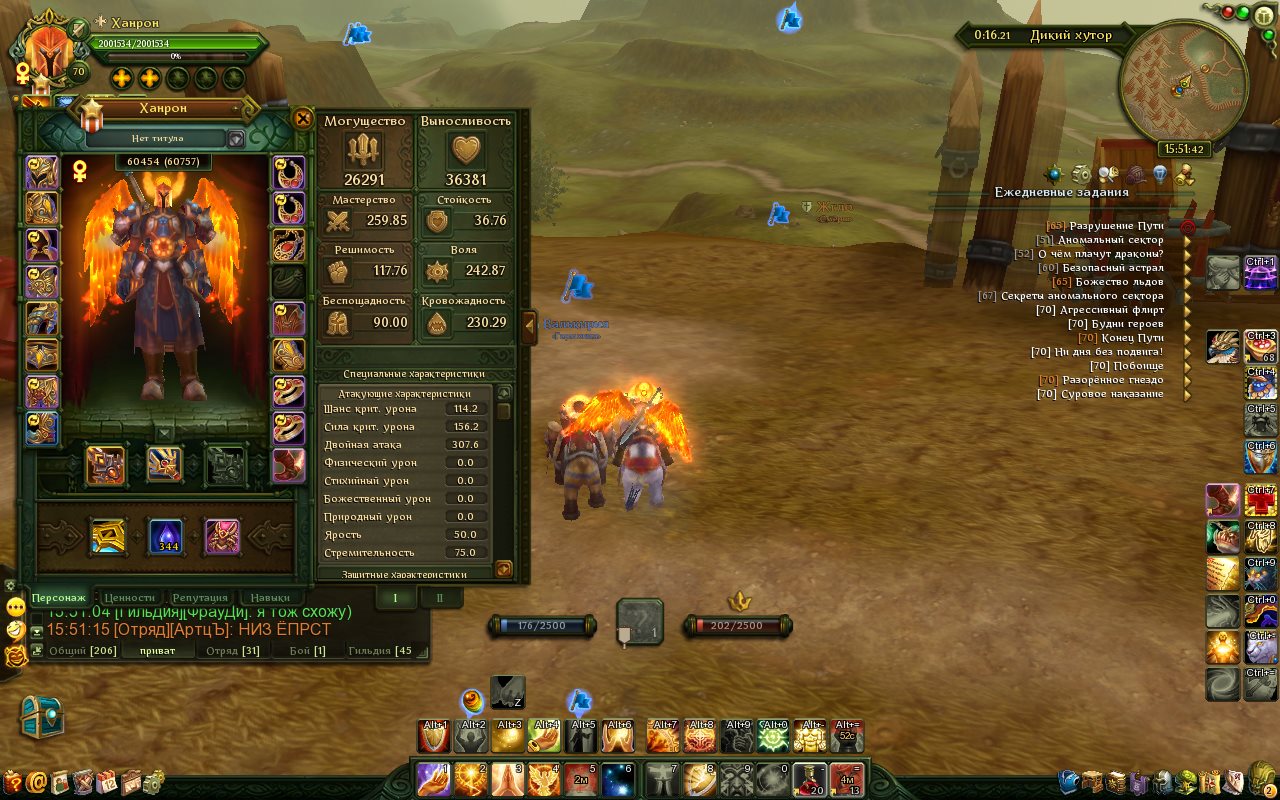Open the Отряд chat channel

(232, 651)
